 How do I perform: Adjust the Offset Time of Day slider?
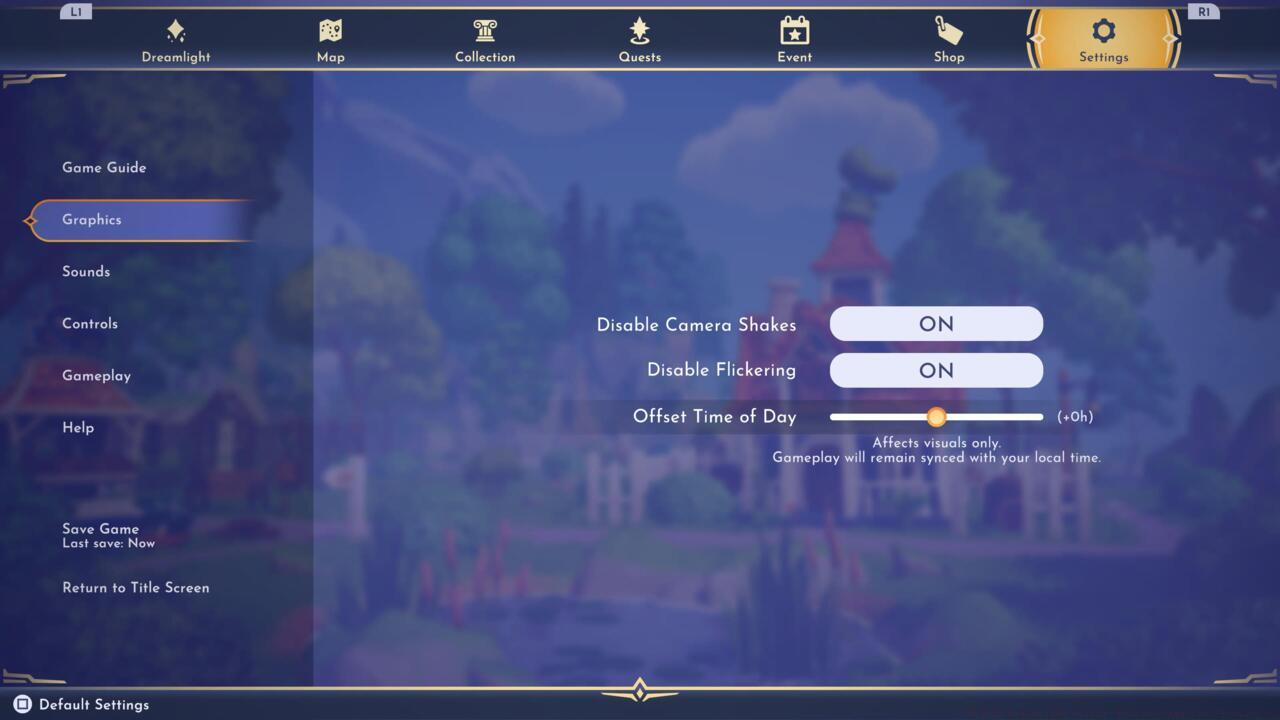click(938, 417)
